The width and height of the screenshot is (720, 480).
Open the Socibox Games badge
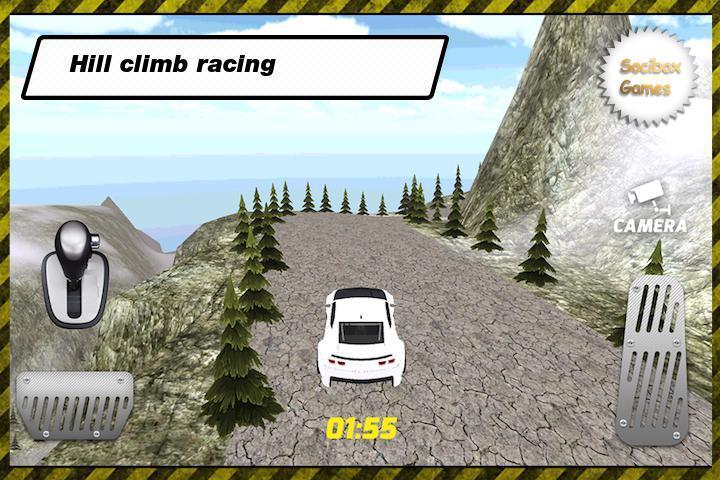click(644, 79)
